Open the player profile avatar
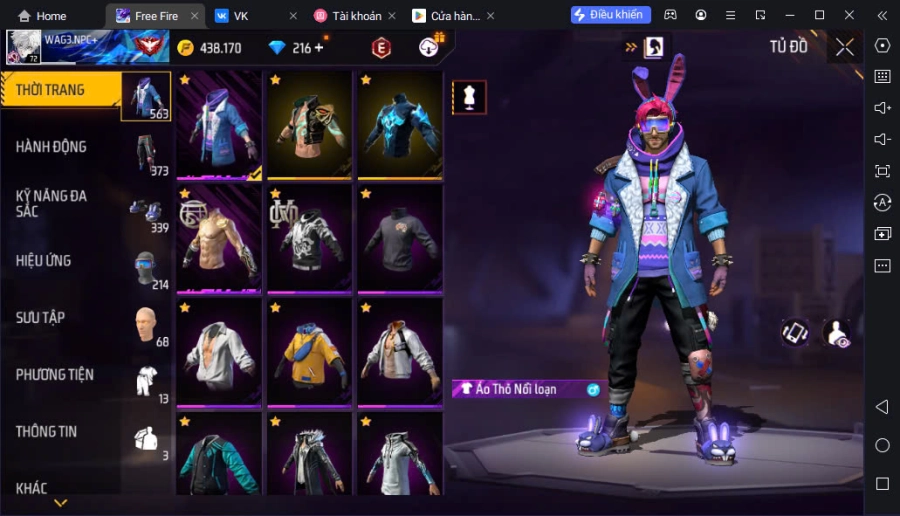The height and width of the screenshot is (516, 900). point(22,46)
